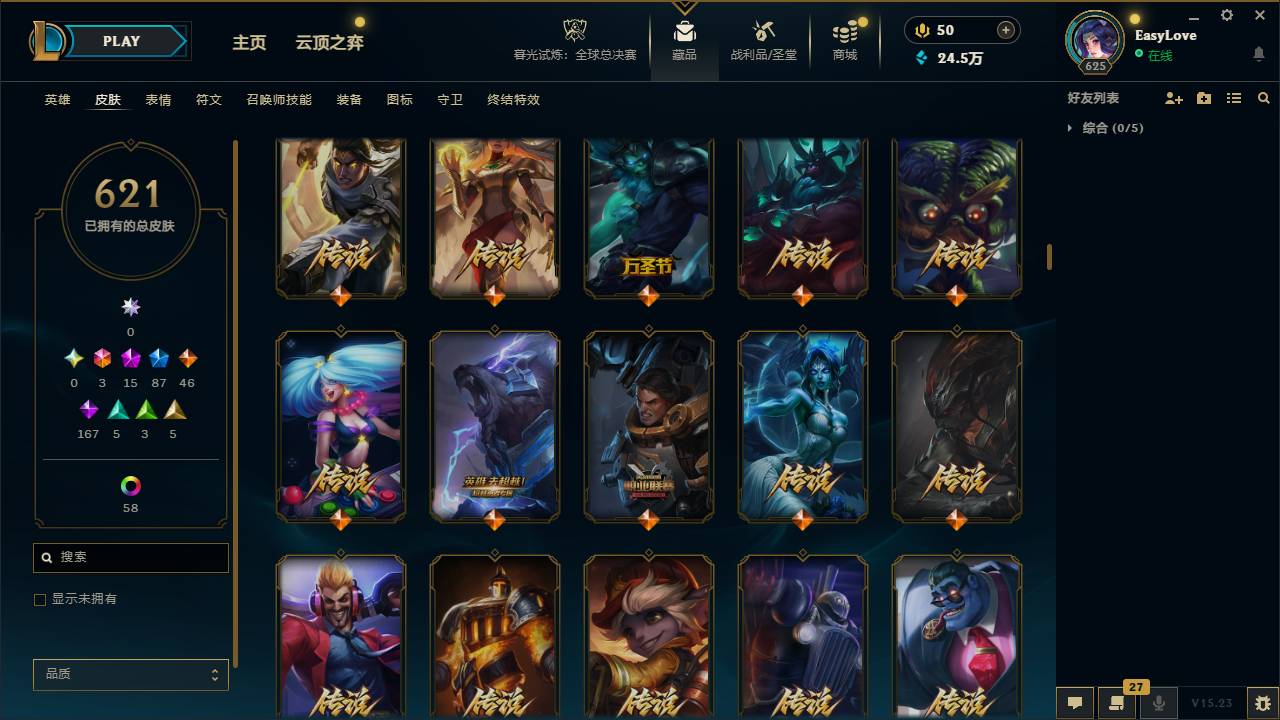Toggle the friends list search icon

(x=1264, y=97)
